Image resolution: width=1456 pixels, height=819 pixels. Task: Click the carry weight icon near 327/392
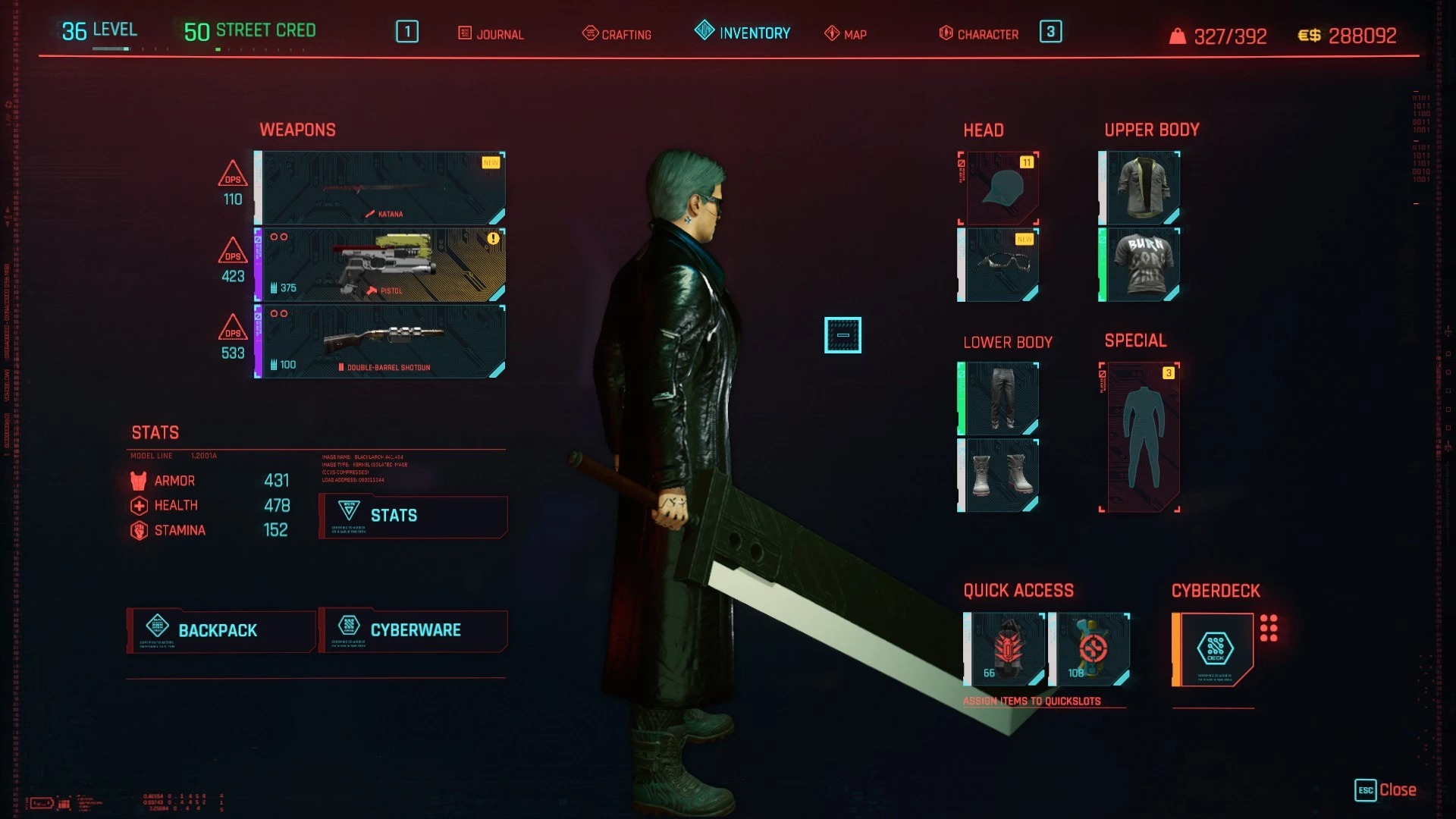click(x=1176, y=35)
